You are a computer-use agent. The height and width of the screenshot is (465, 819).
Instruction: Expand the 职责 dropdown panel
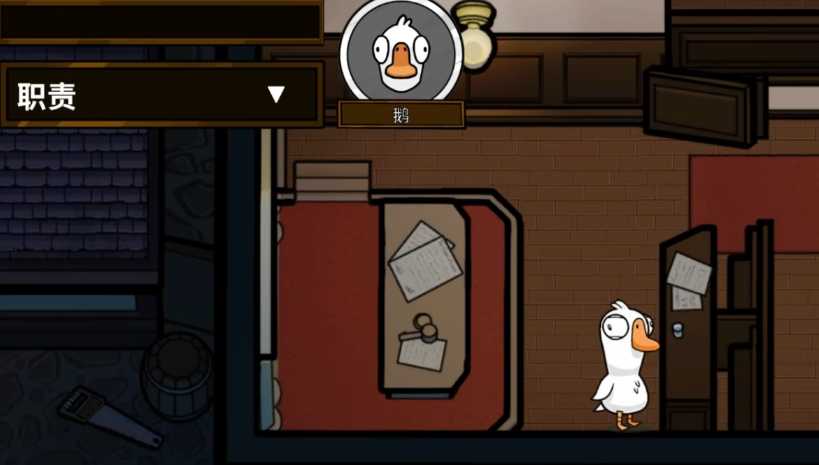[276, 95]
